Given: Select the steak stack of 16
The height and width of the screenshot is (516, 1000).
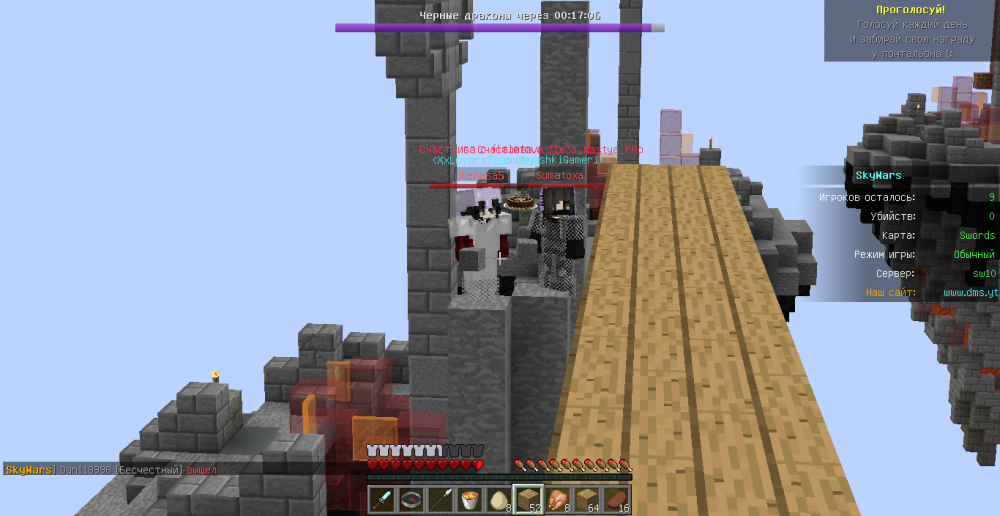Looking at the screenshot, I should point(616,498).
